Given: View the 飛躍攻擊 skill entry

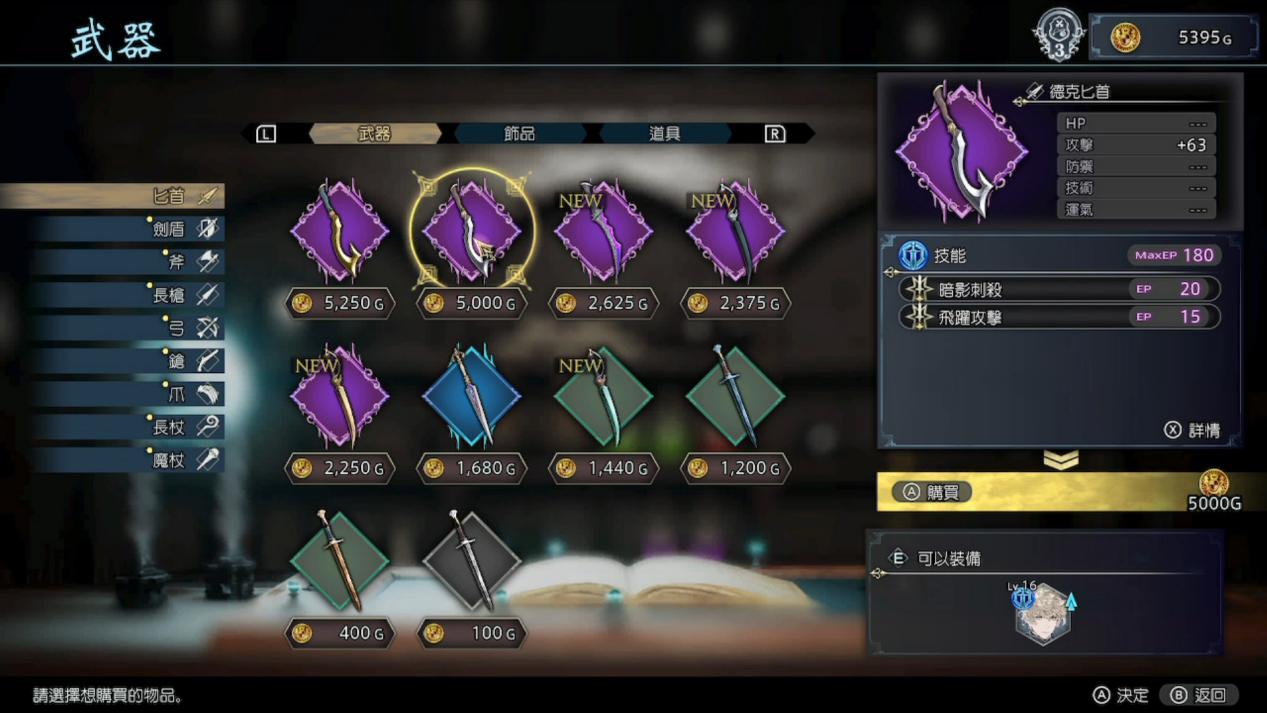Looking at the screenshot, I should tap(1058, 317).
